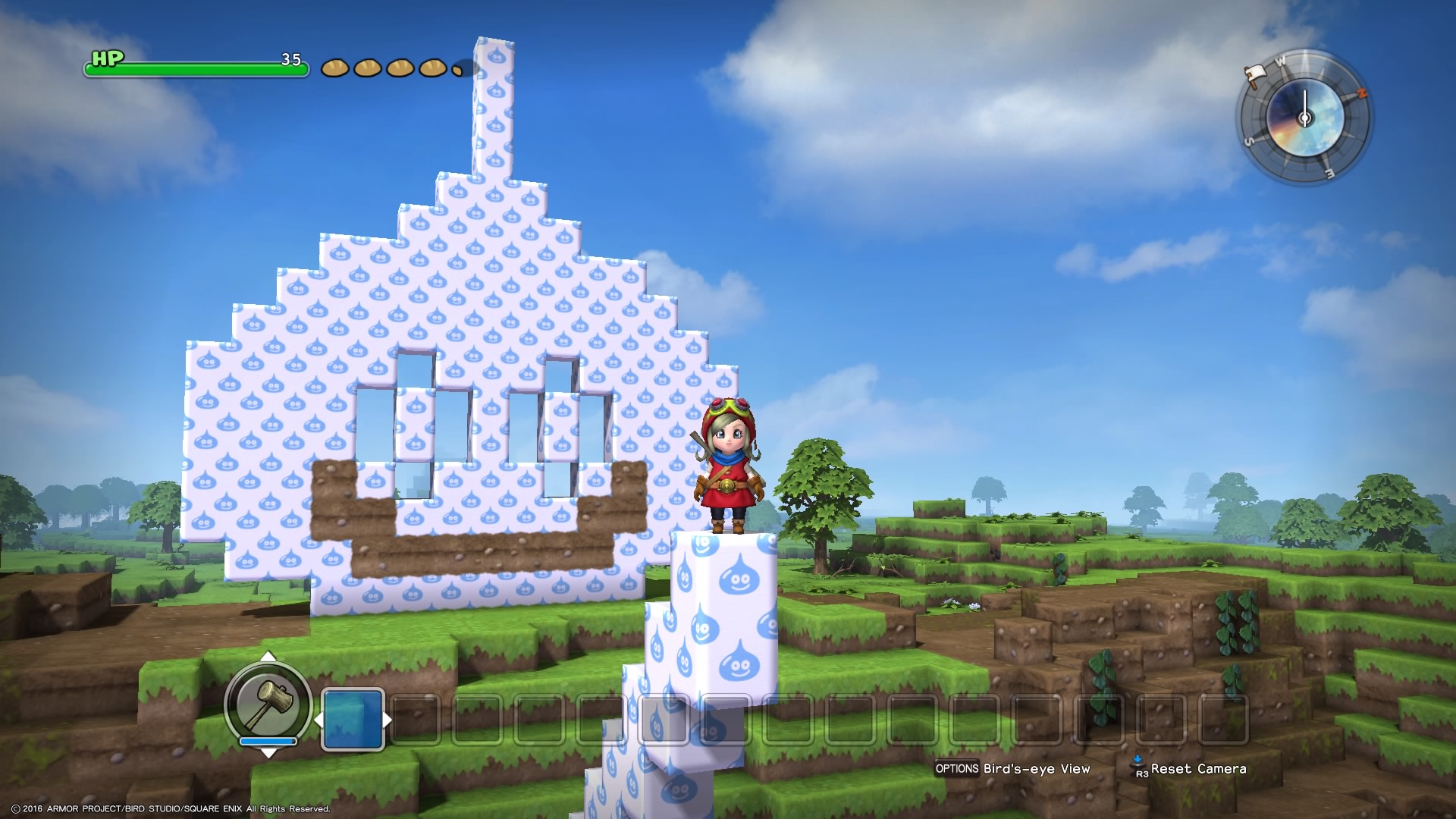Click Reset Camera
The height and width of the screenshot is (819, 1456).
pyautogui.click(x=1198, y=768)
